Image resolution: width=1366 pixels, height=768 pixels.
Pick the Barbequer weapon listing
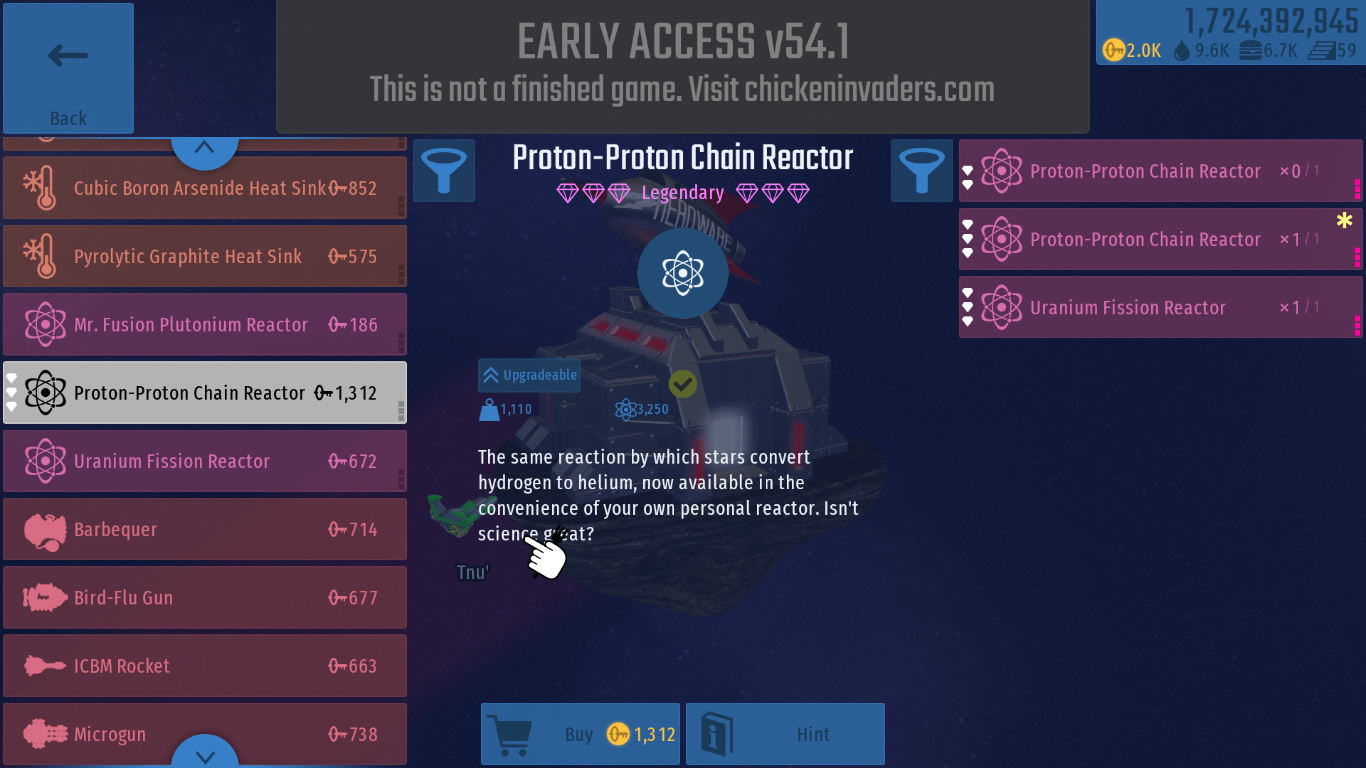(204, 529)
